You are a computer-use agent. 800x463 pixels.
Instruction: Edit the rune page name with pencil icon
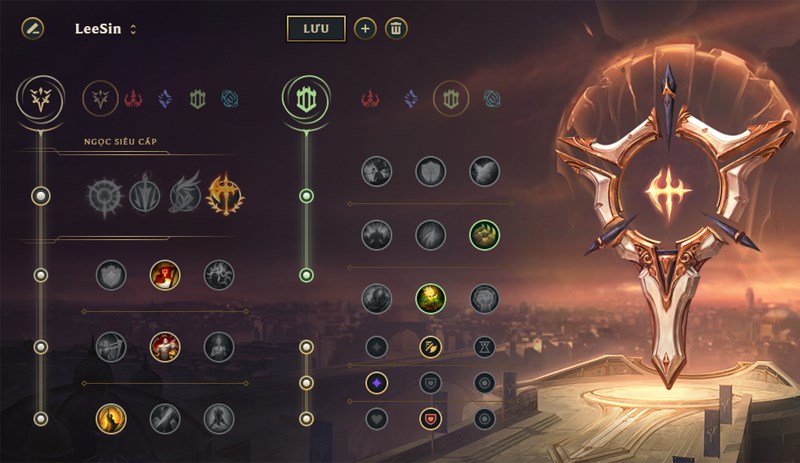pos(32,28)
